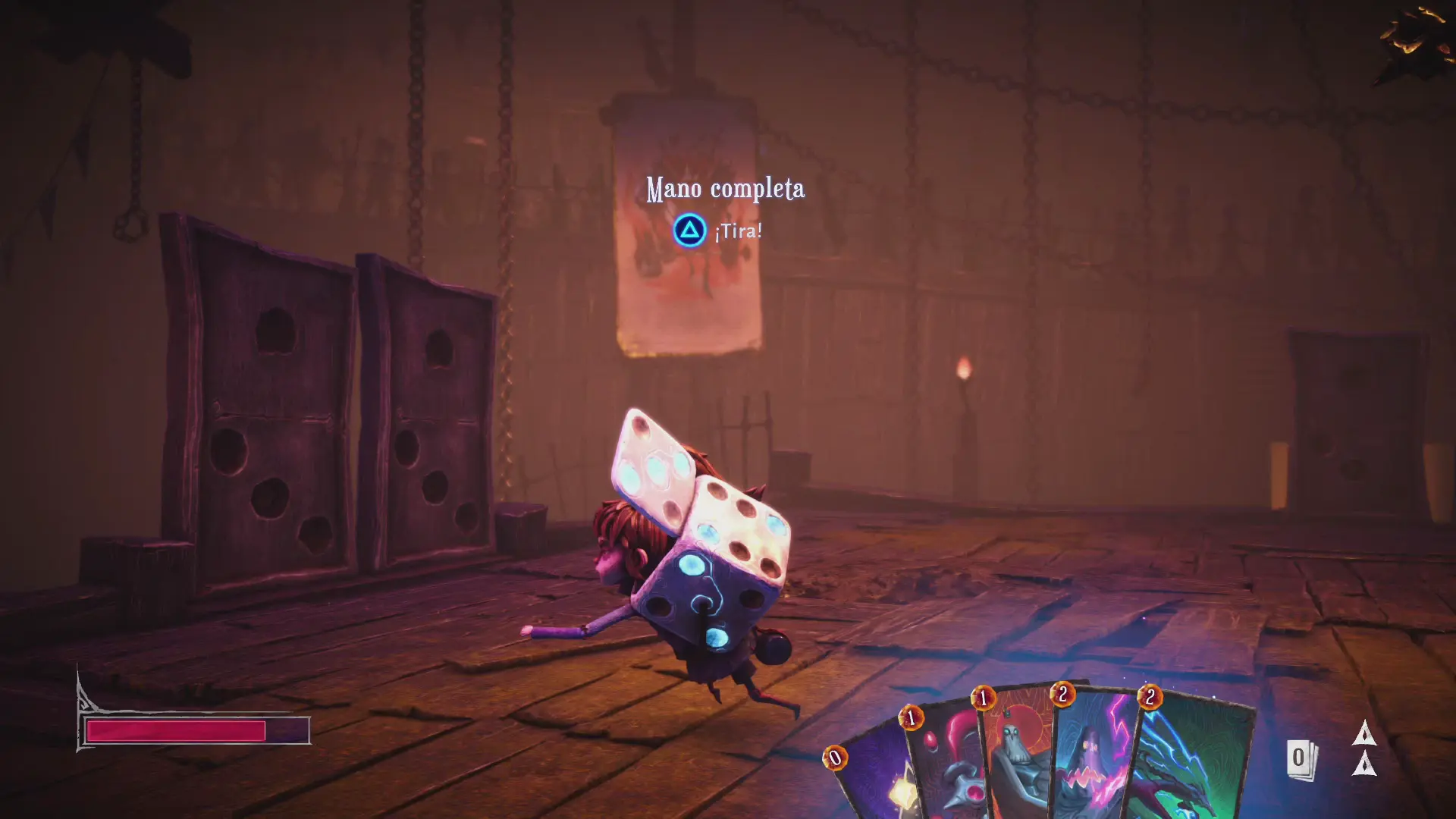The image size is (1456, 819).
Task: Open the card deck pile counter
Action: (x=1301, y=759)
